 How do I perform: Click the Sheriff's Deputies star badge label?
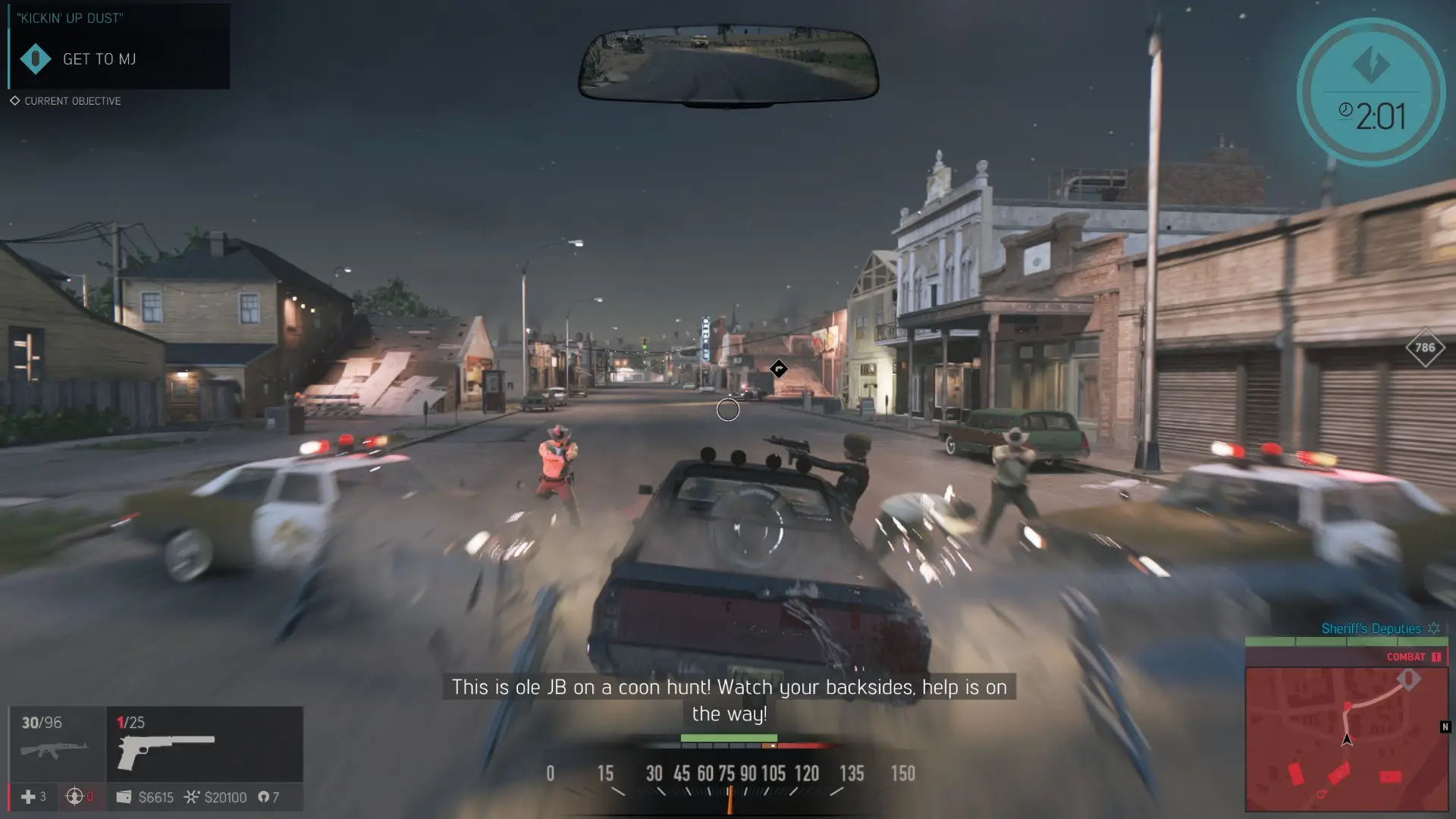1379,629
